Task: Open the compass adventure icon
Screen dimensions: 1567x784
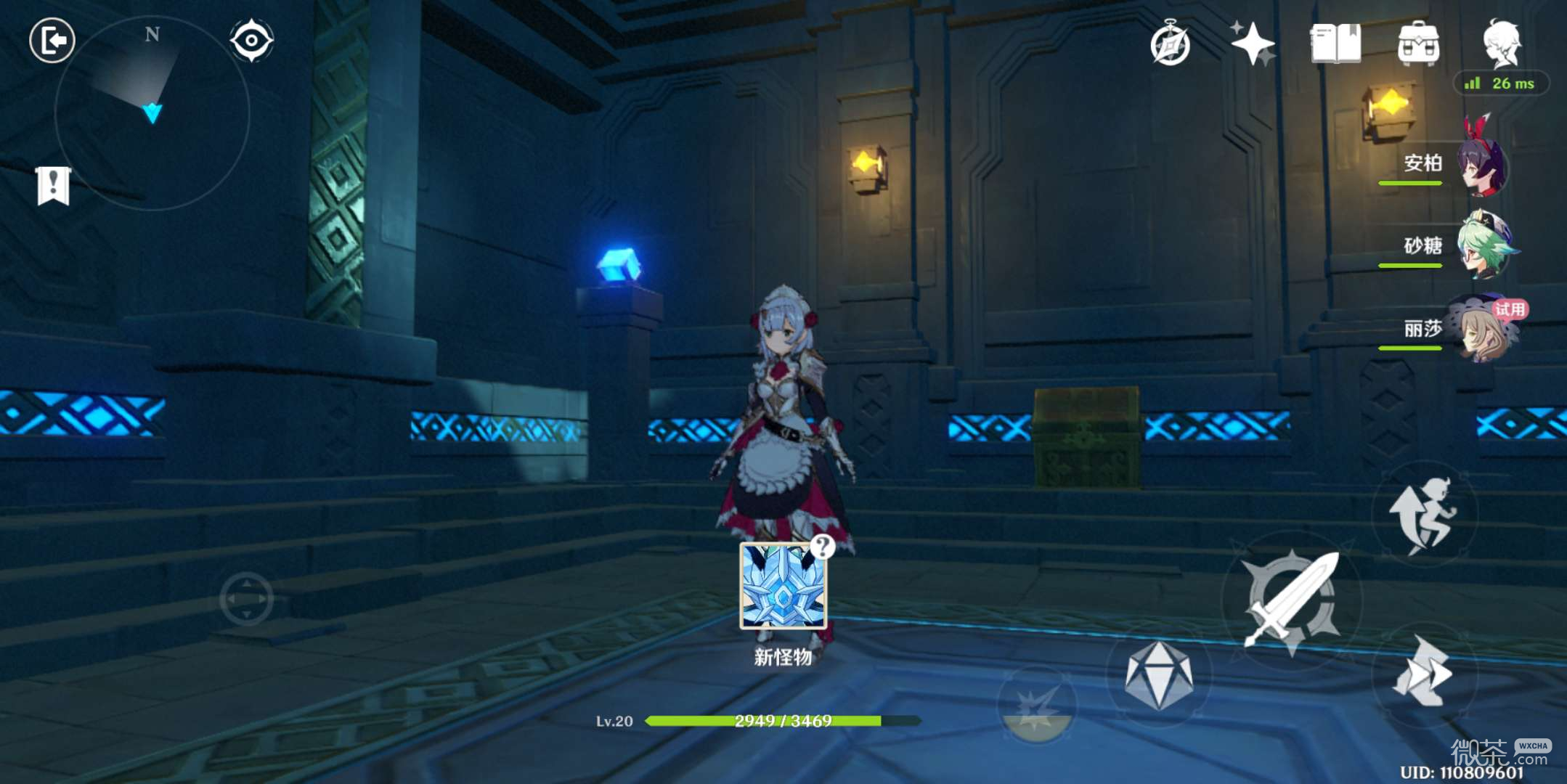Action: [1170, 45]
